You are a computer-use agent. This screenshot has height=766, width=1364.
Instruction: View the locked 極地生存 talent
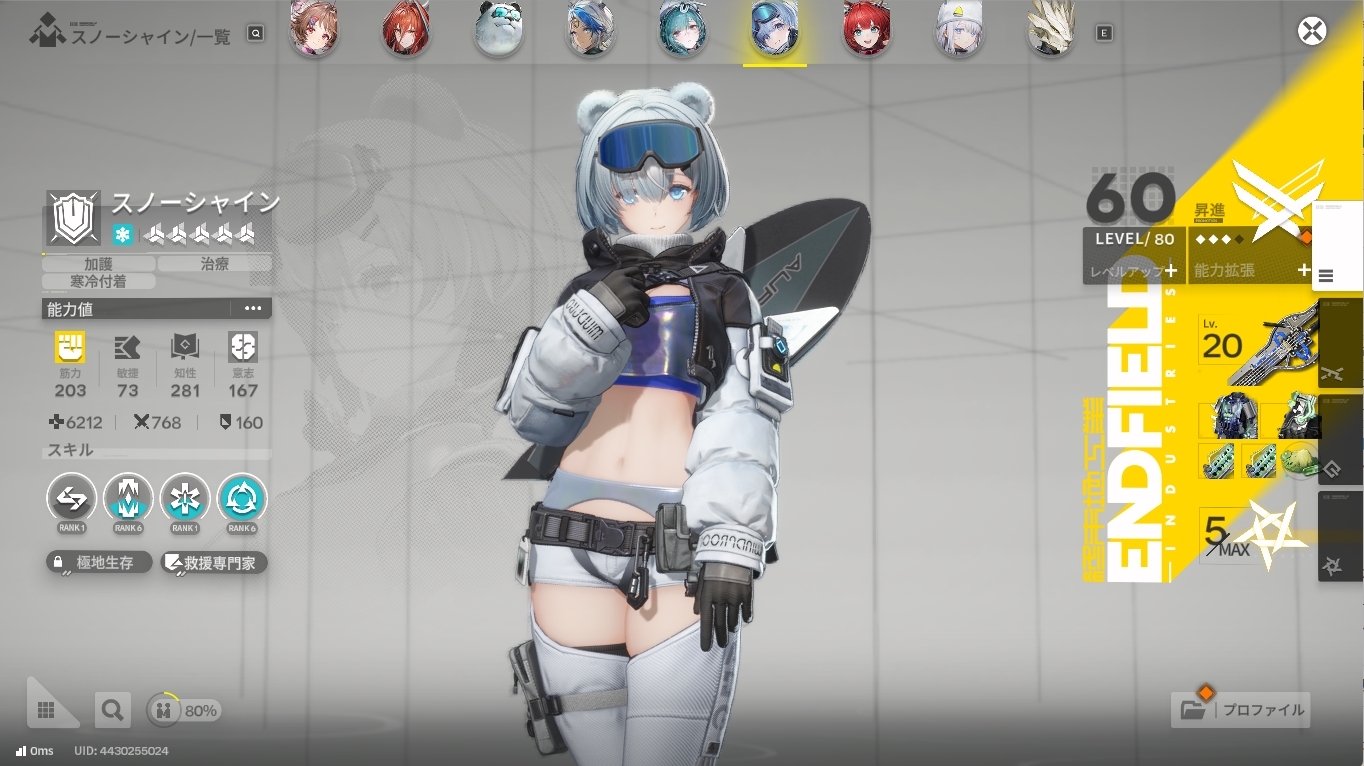99,563
